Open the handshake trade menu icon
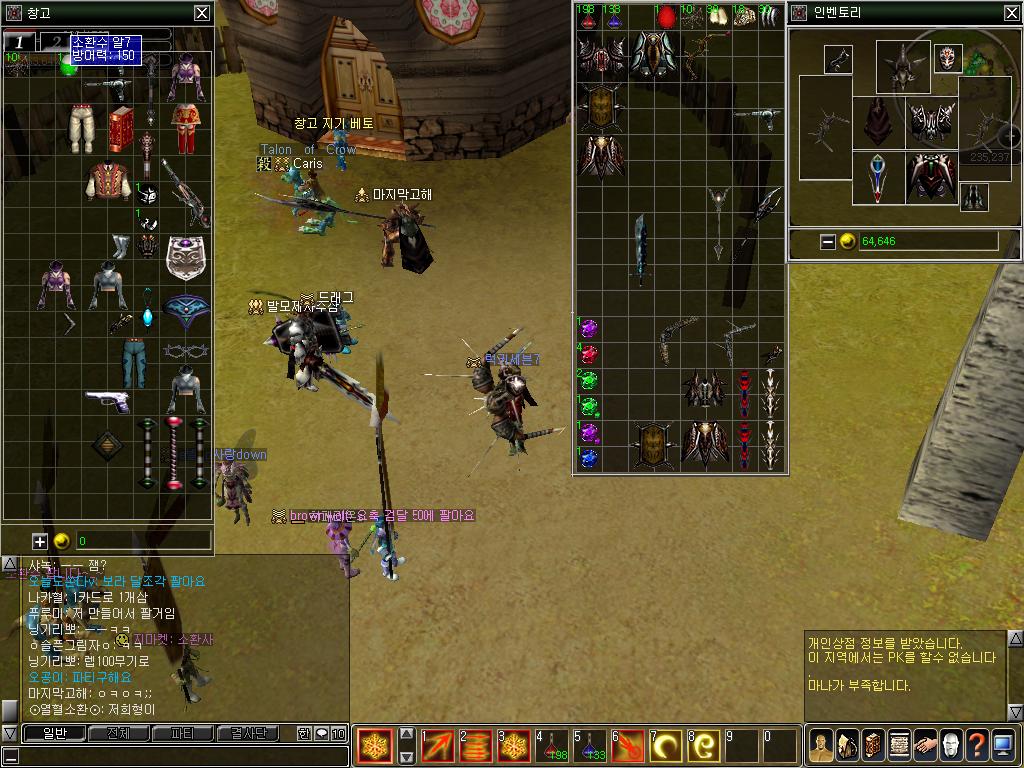 coord(925,745)
